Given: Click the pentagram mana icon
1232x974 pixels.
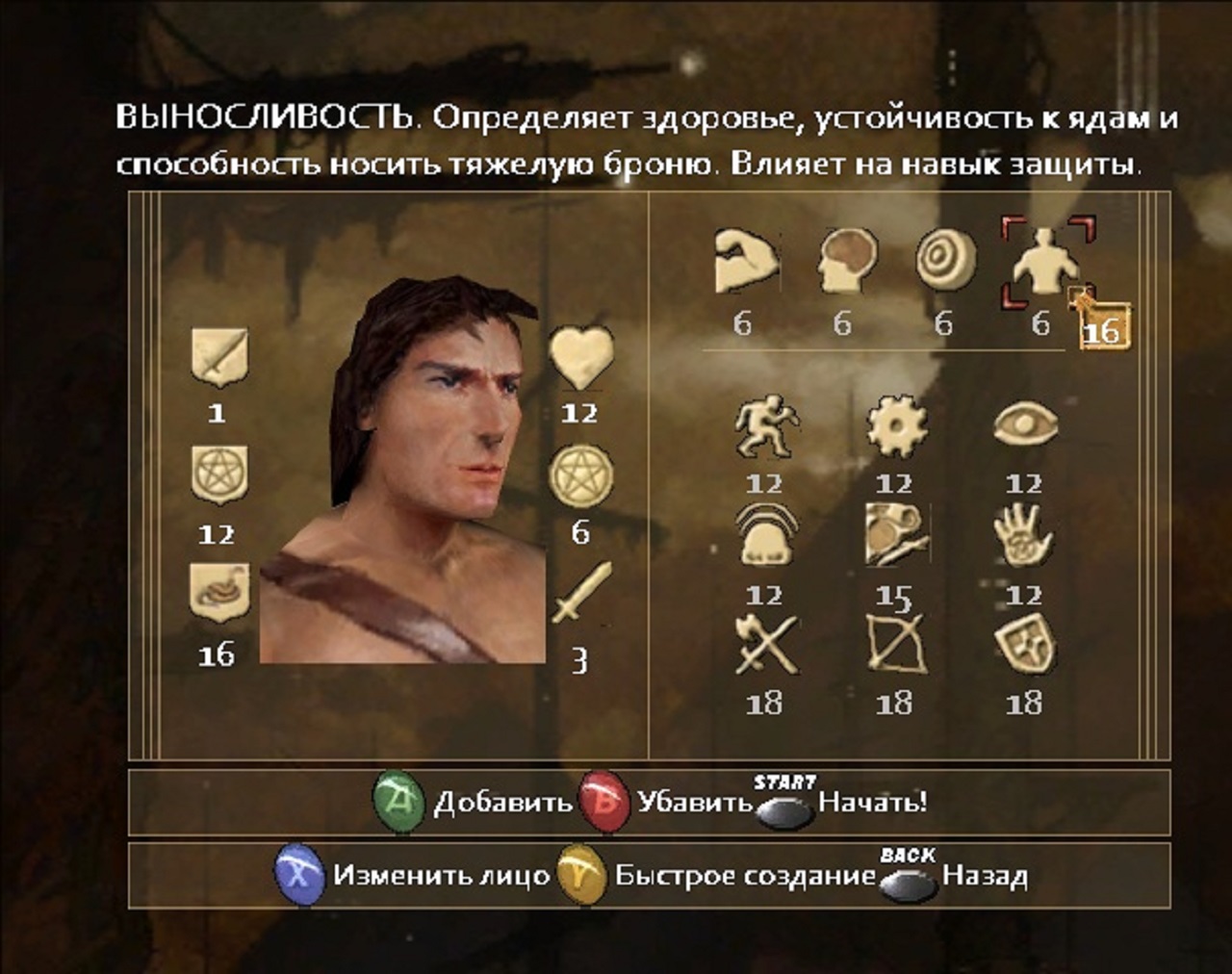Looking at the screenshot, I should 581,474.
